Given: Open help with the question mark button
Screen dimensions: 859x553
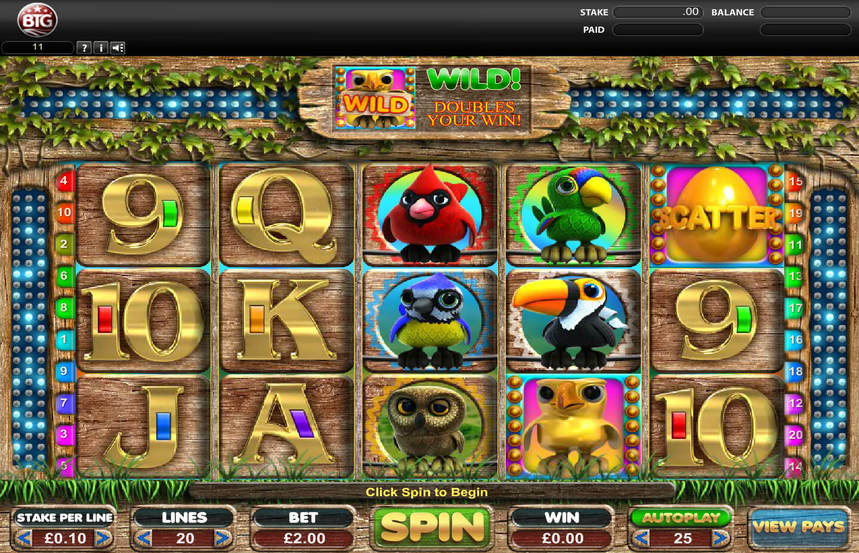Looking at the screenshot, I should tap(84, 47).
